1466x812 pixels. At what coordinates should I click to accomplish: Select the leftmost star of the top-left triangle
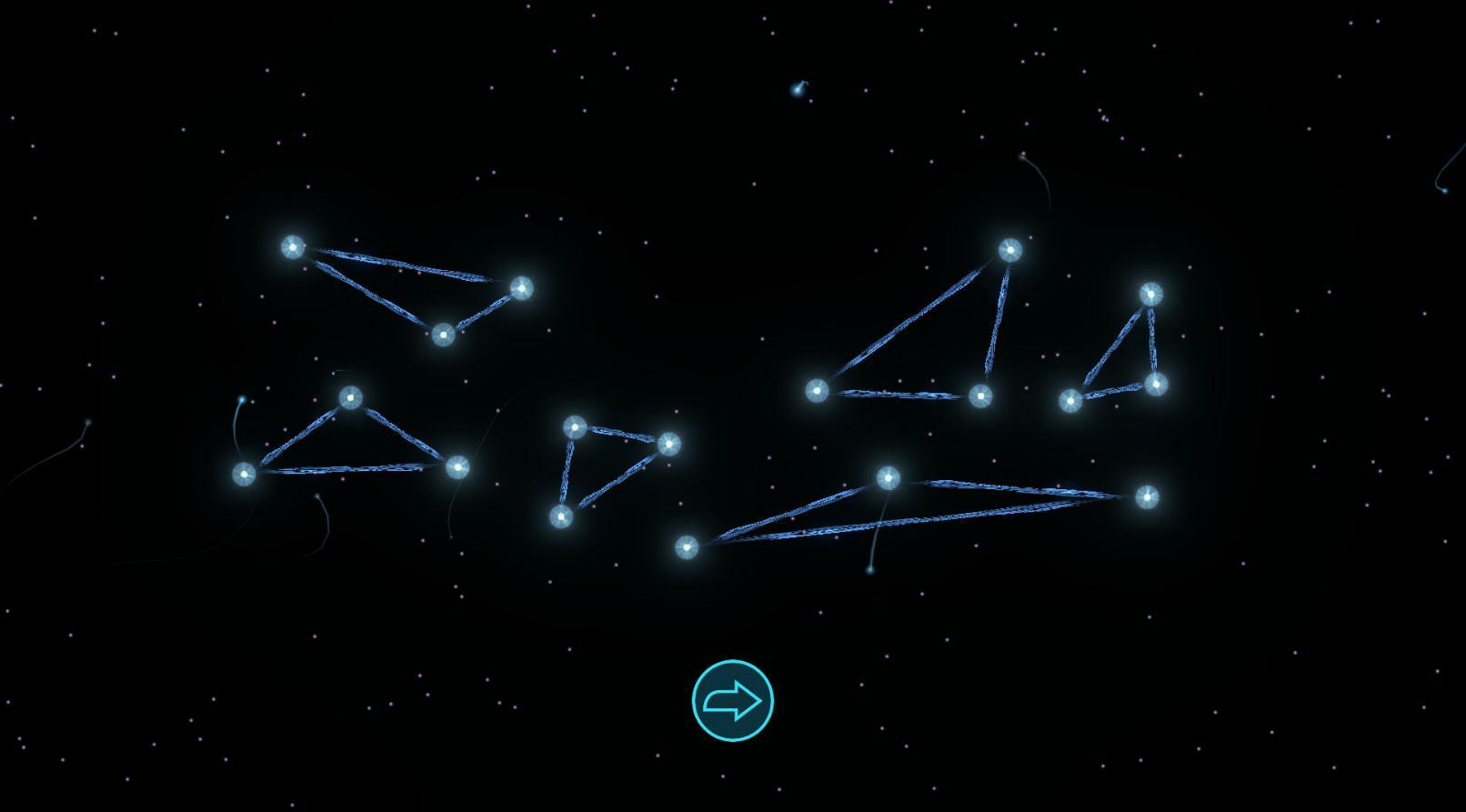click(291, 246)
